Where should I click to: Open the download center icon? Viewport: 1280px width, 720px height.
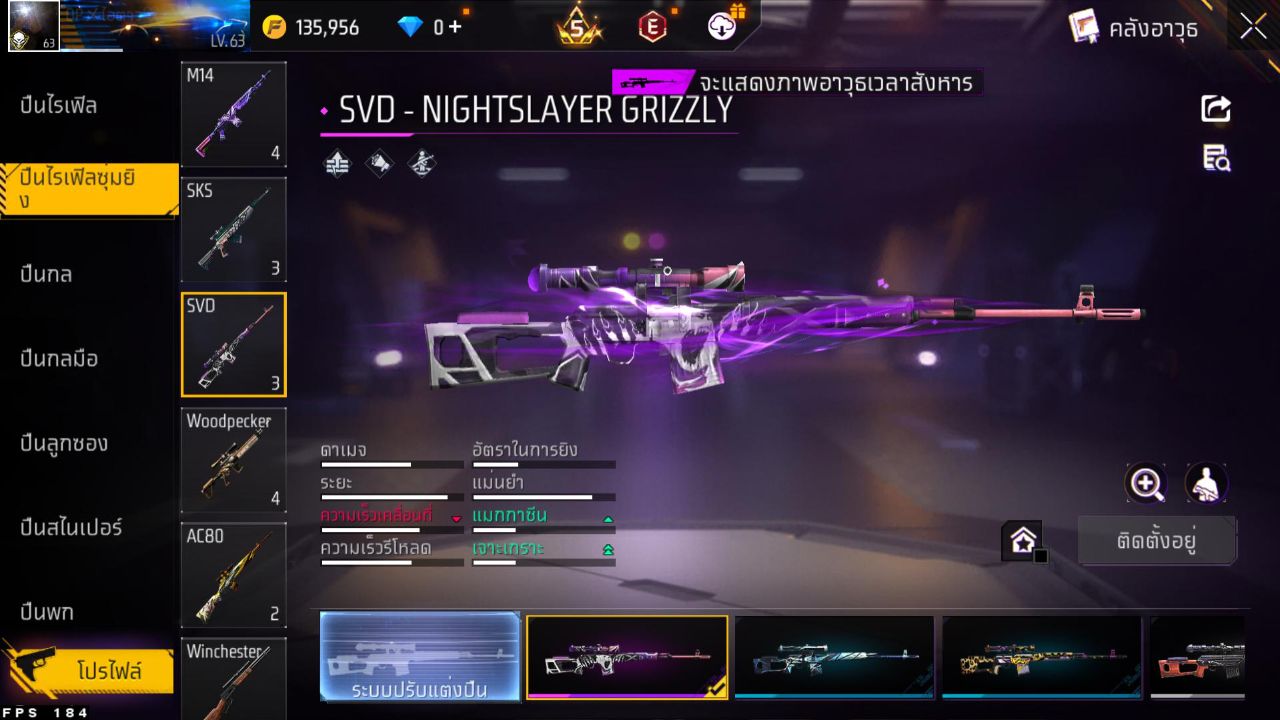click(722, 26)
